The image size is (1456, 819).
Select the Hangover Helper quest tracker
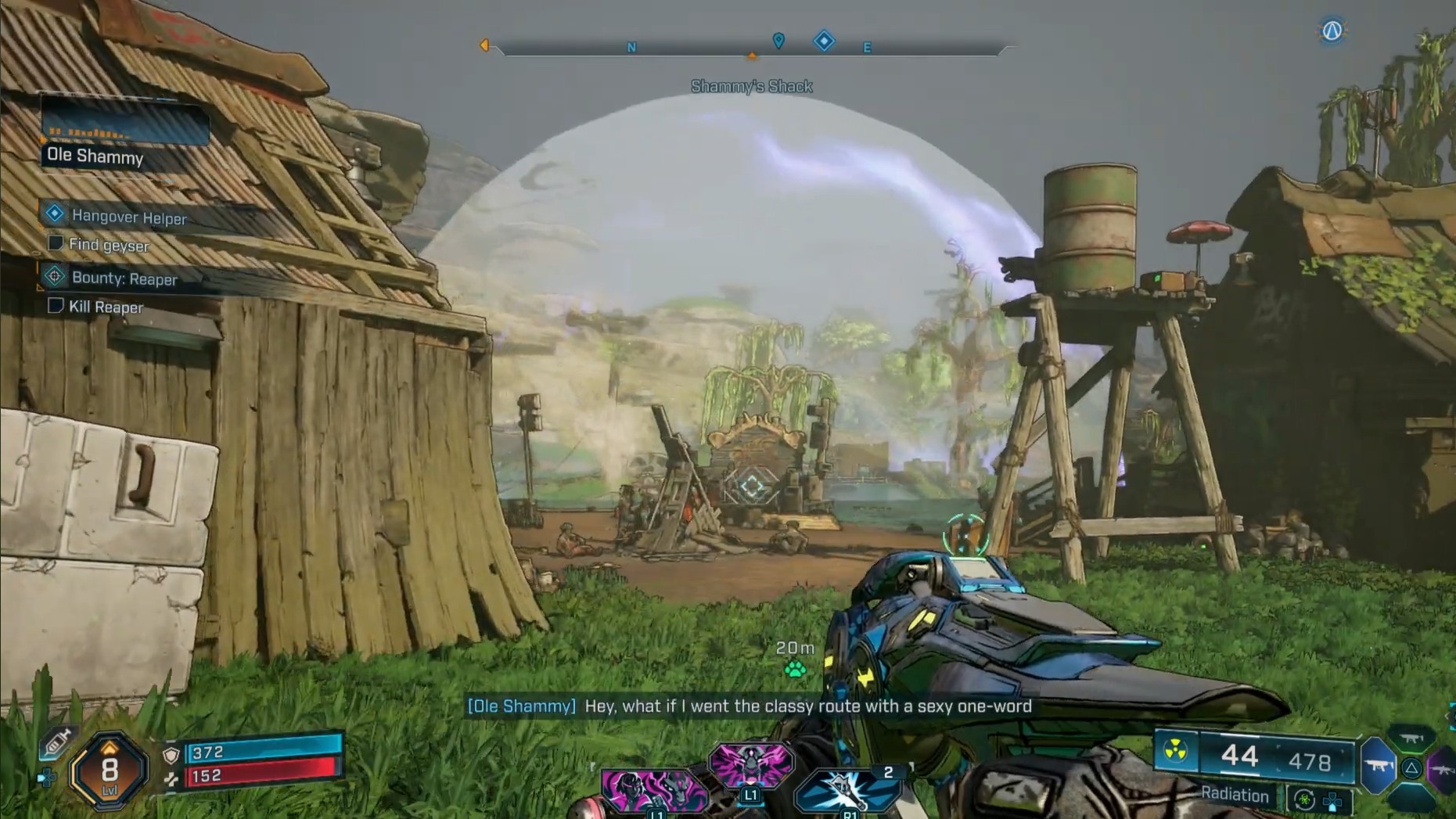pyautogui.click(x=129, y=217)
